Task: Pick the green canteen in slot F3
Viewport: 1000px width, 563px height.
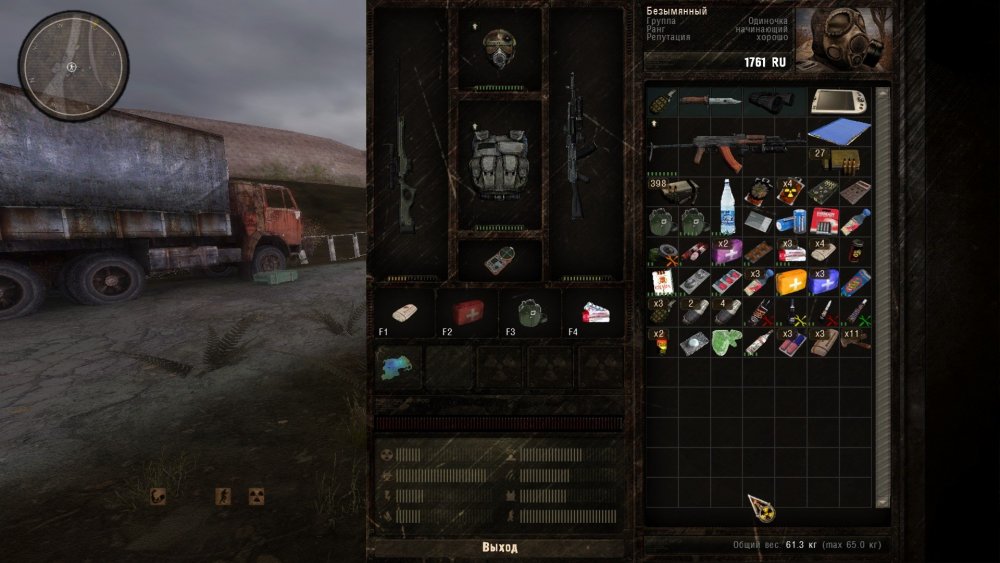Action: (530, 312)
